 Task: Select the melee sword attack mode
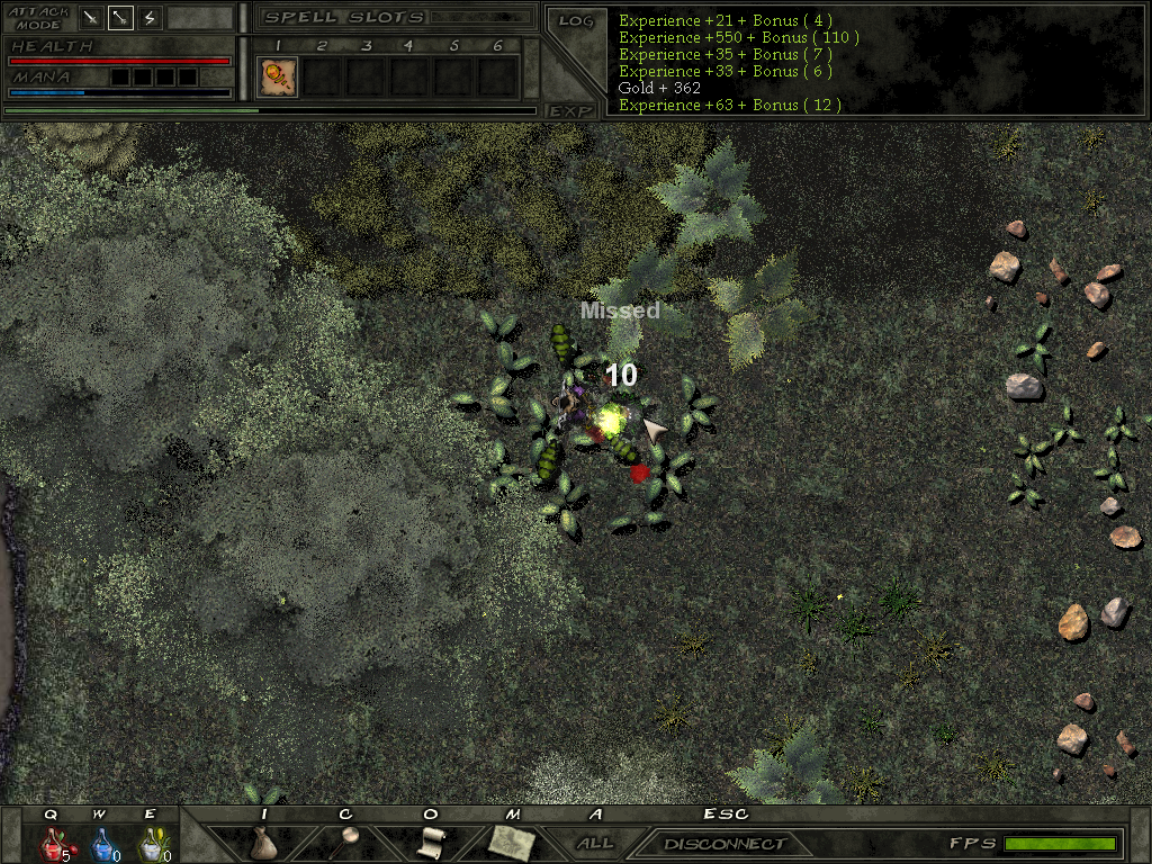coord(91,17)
